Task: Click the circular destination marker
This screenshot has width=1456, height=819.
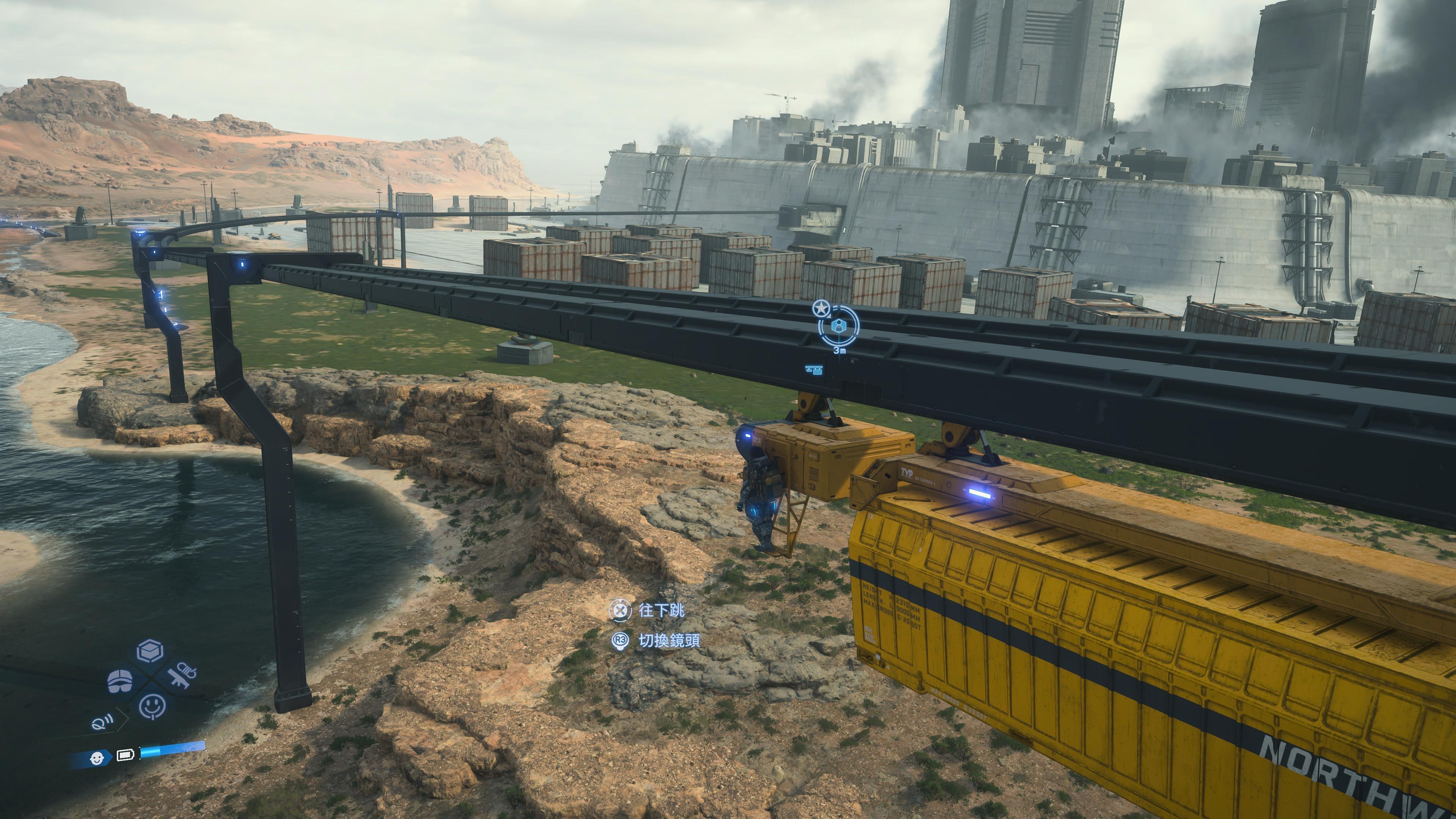Action: [839, 326]
